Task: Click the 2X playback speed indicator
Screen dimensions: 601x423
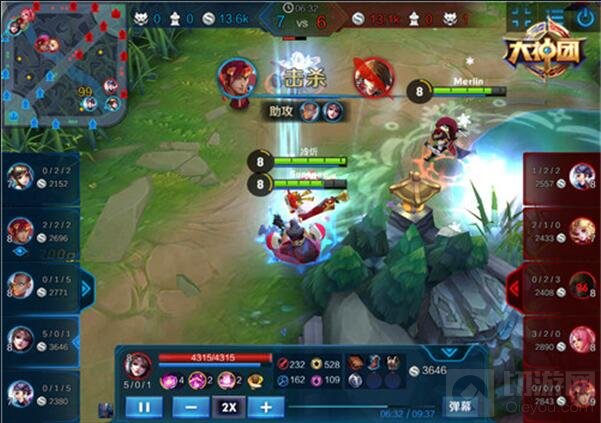Action: point(229,407)
